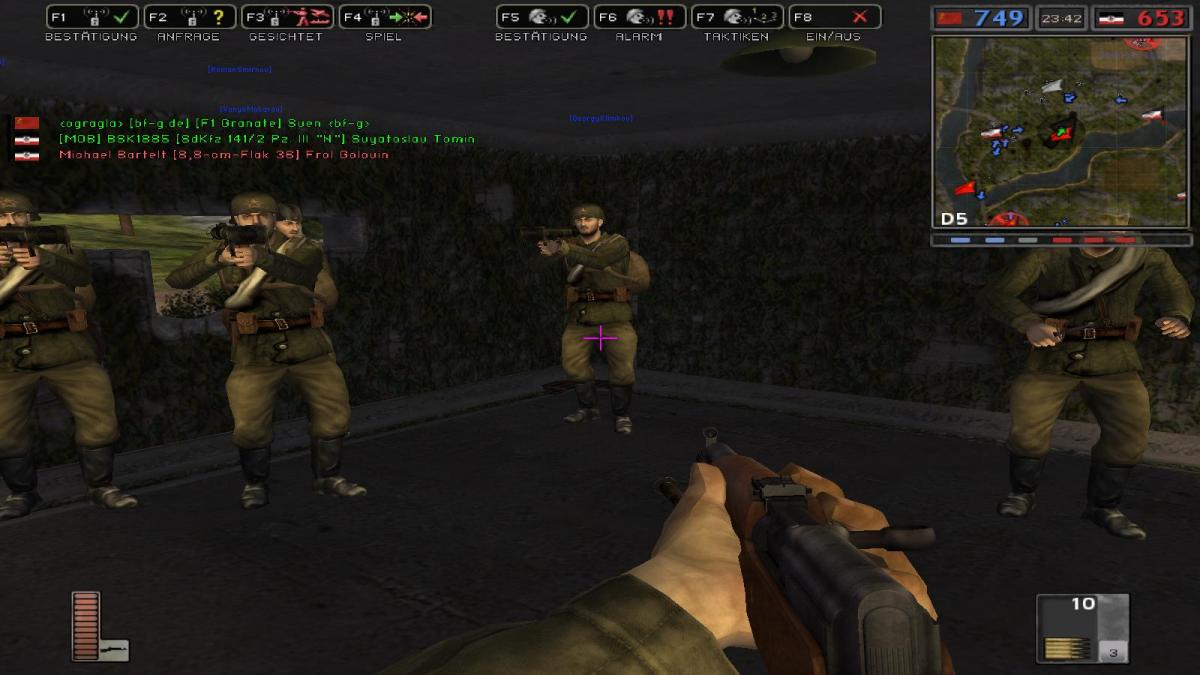Open the F2 Anfrage radio menu
The image size is (1200, 675).
pyautogui.click(x=189, y=17)
